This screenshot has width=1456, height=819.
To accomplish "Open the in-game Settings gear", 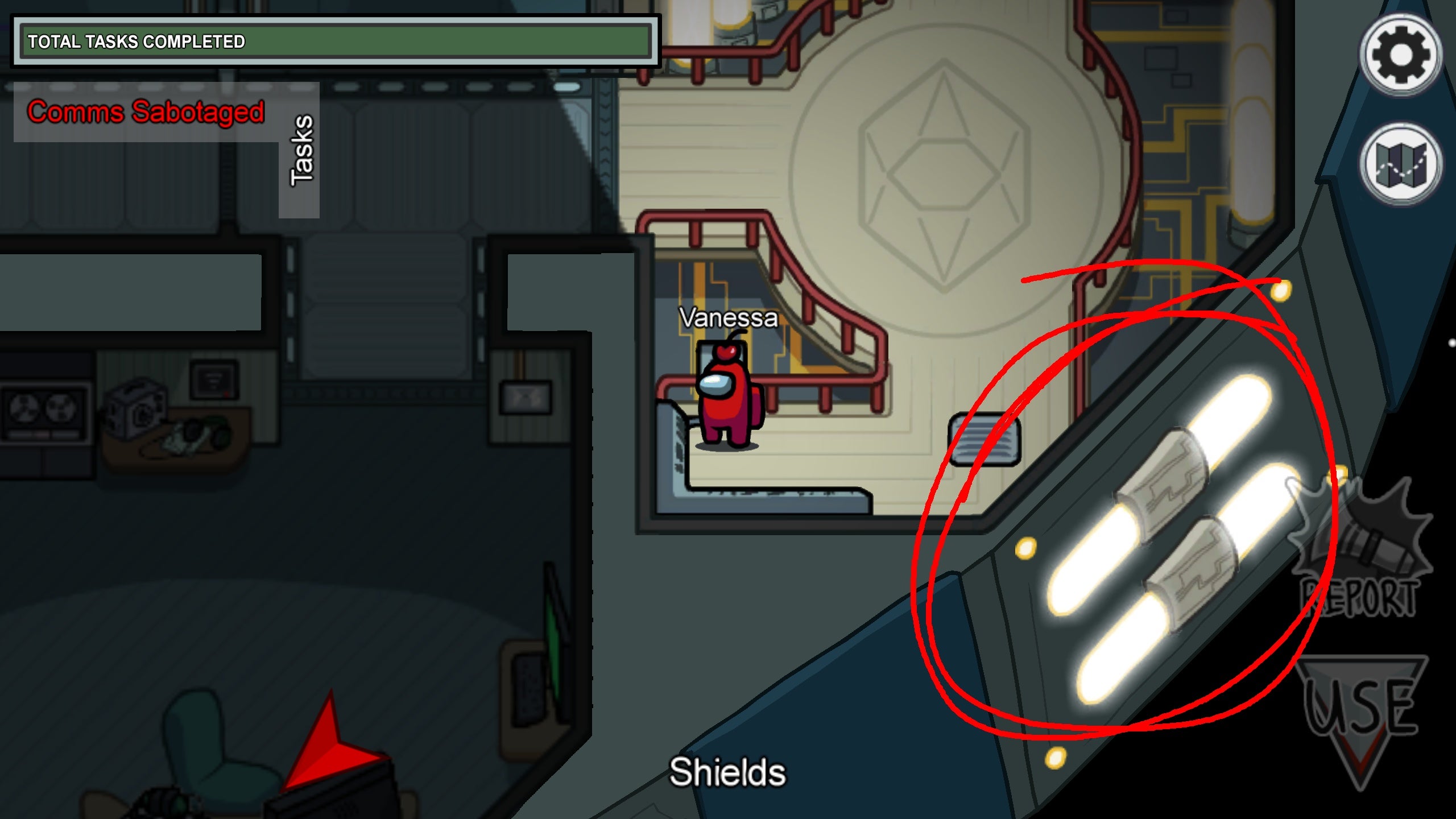I will tap(1401, 54).
